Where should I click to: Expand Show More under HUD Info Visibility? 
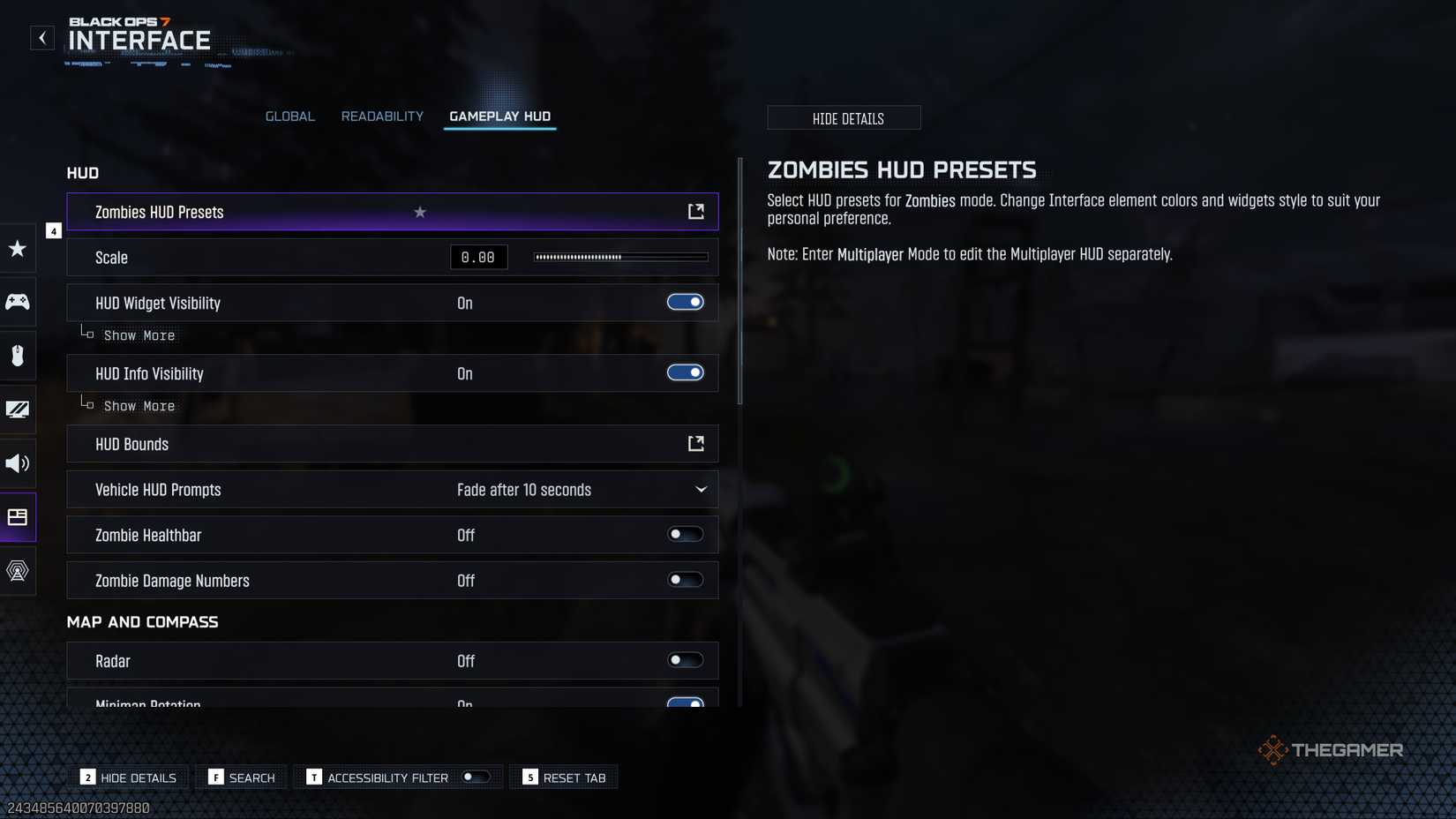tap(139, 406)
